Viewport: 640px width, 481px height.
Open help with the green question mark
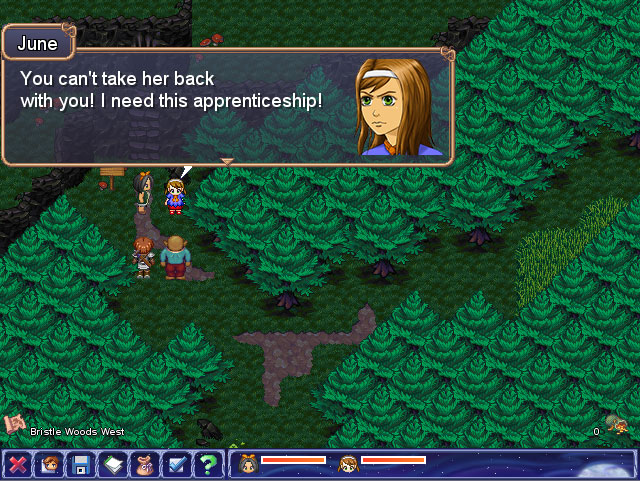tap(208, 465)
